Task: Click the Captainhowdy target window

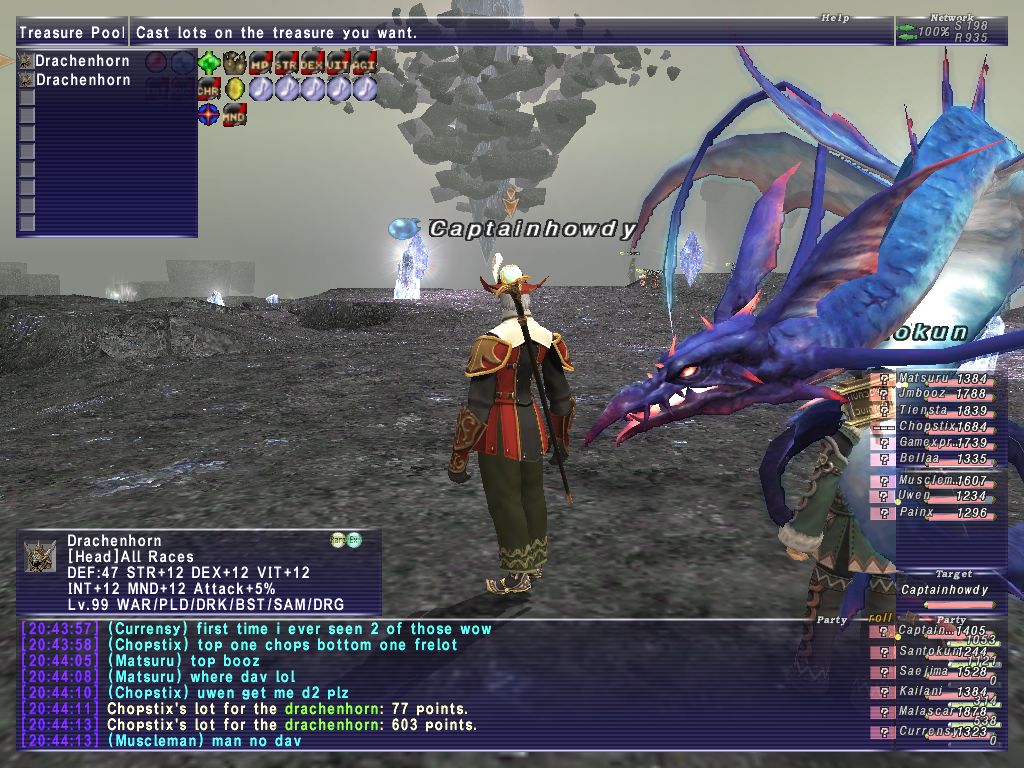Action: (944, 591)
